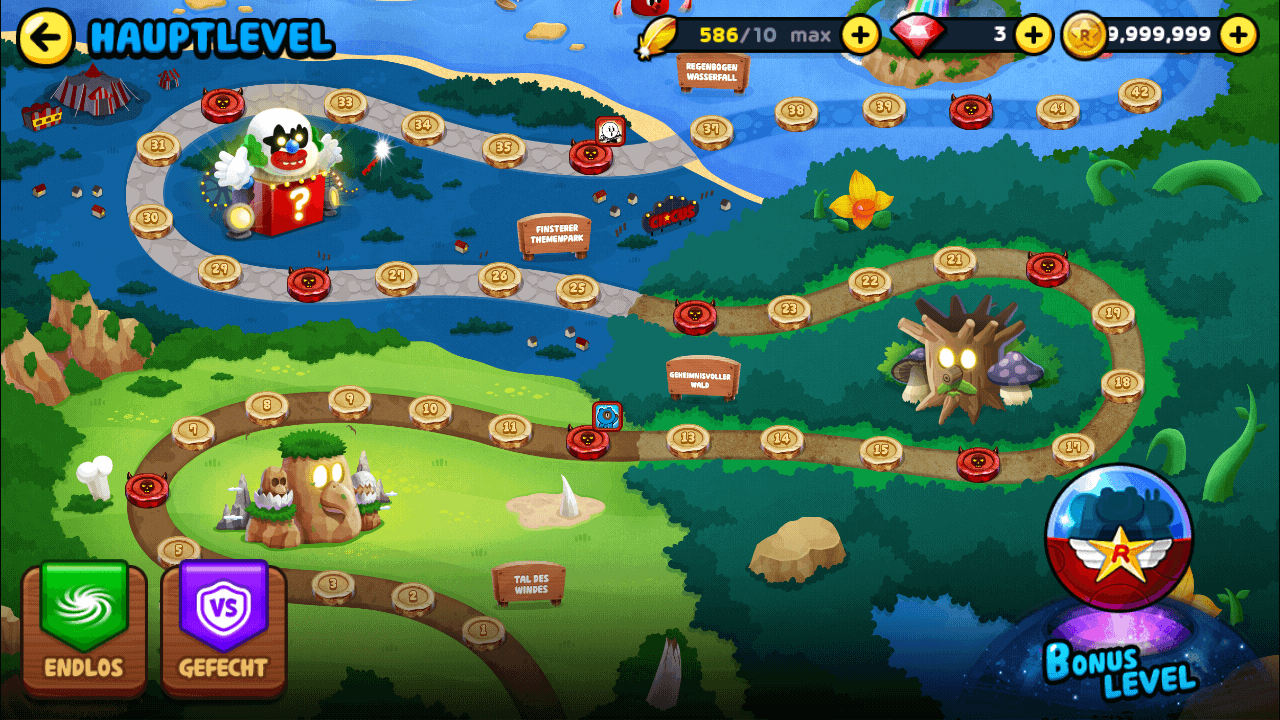Enter the Gefecht versus mode

223,627
